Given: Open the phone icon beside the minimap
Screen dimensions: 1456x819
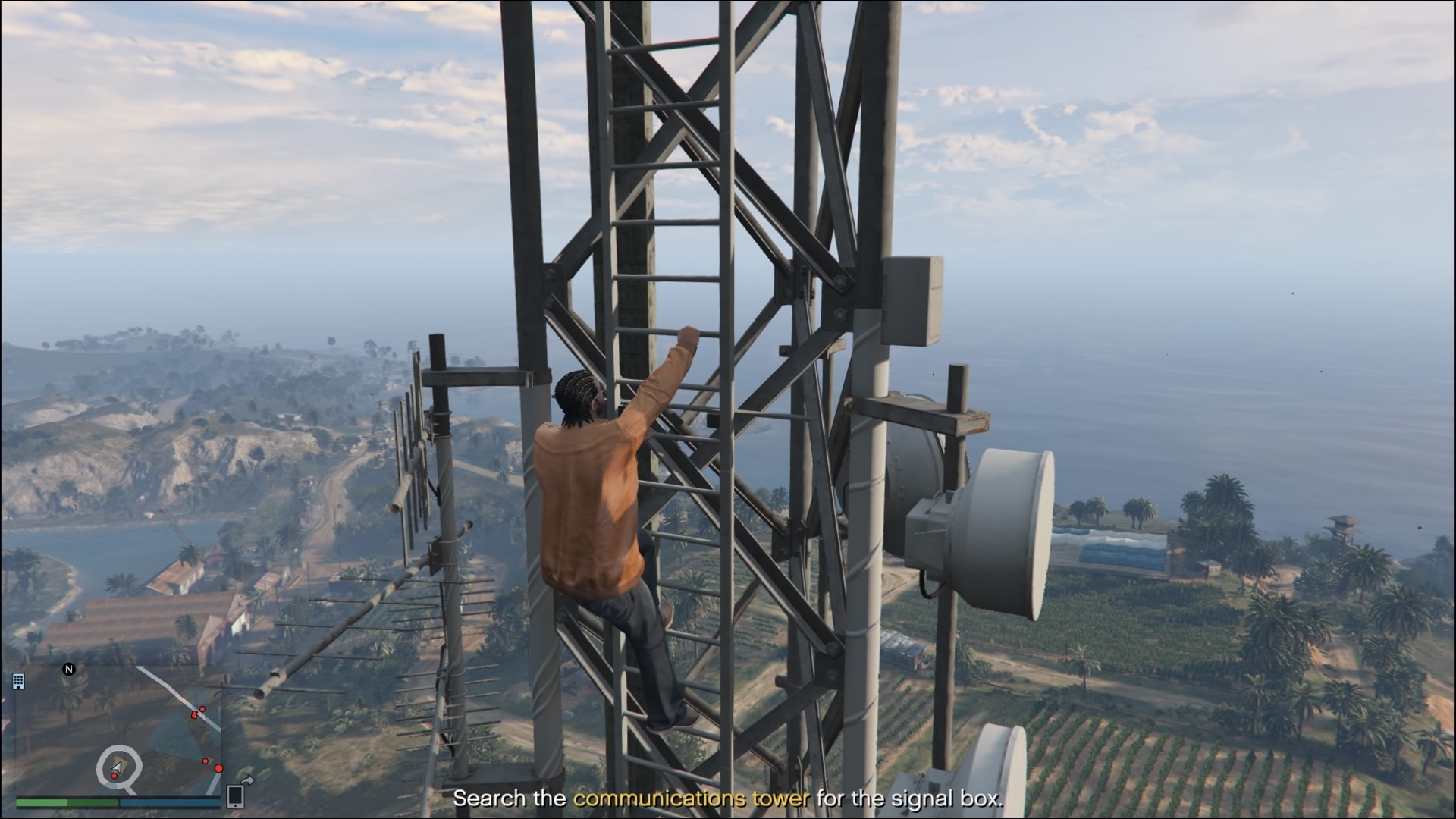Looking at the screenshot, I should 235,795.
